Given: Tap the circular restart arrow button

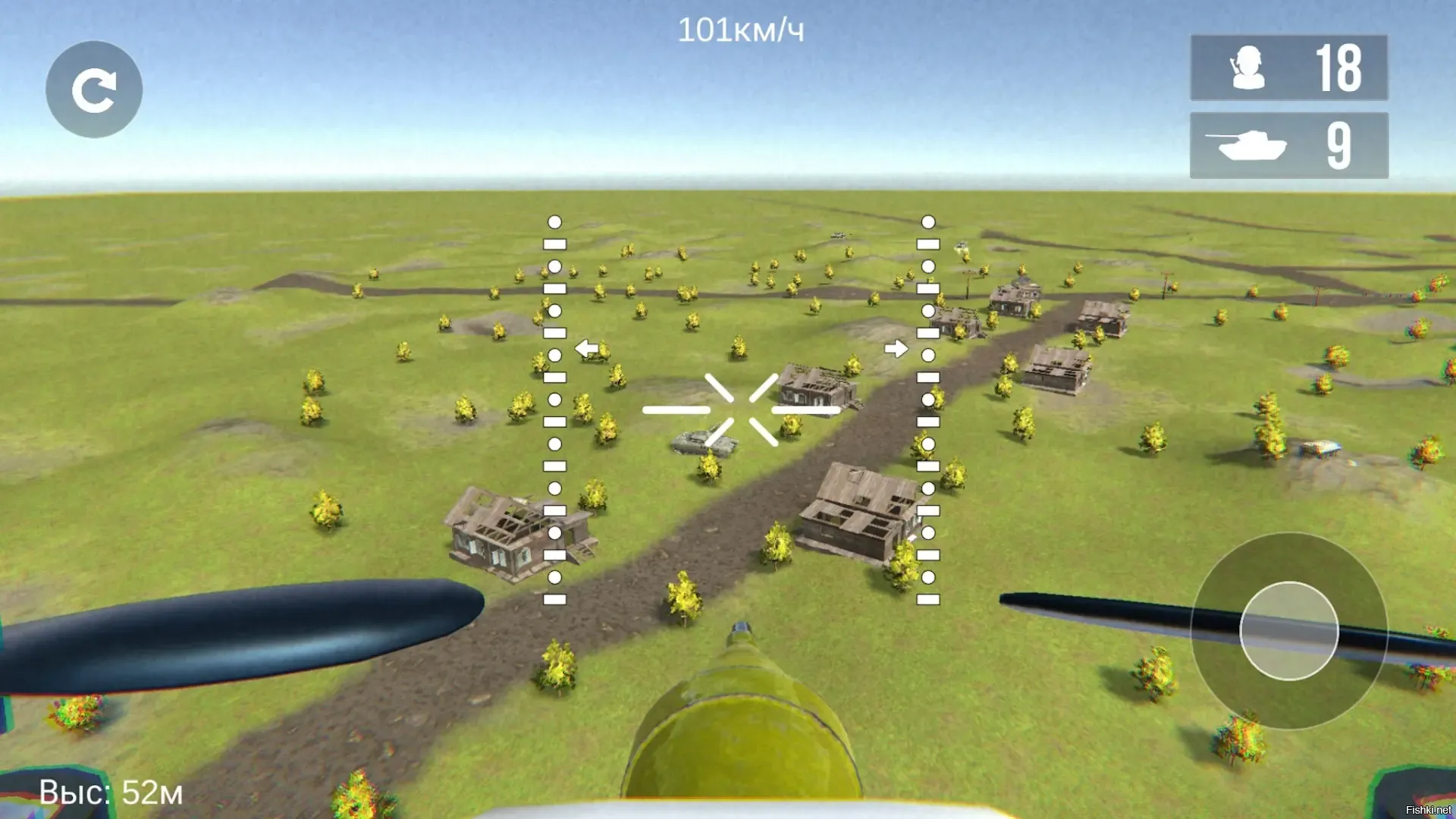Looking at the screenshot, I should tap(94, 89).
